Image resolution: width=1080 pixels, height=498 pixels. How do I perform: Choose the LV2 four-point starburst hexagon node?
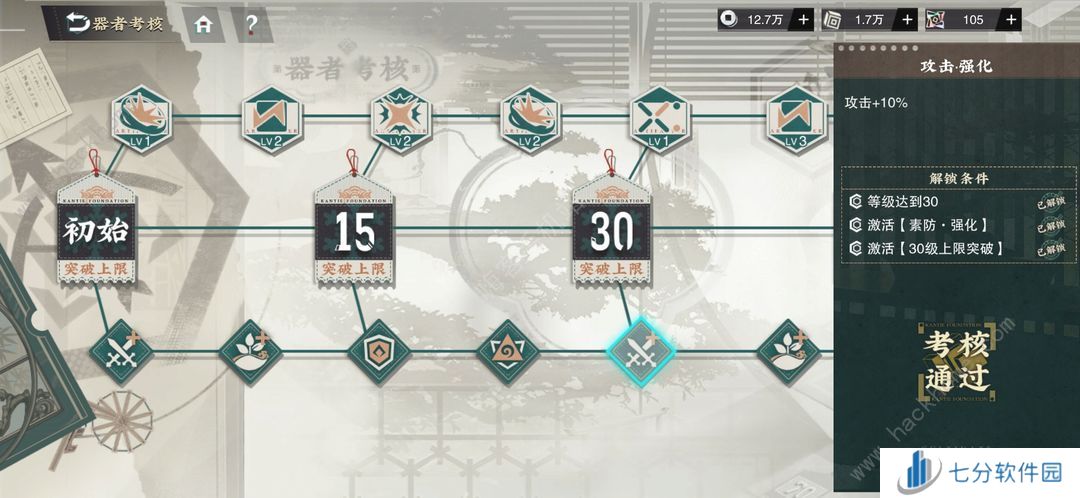coord(401,118)
